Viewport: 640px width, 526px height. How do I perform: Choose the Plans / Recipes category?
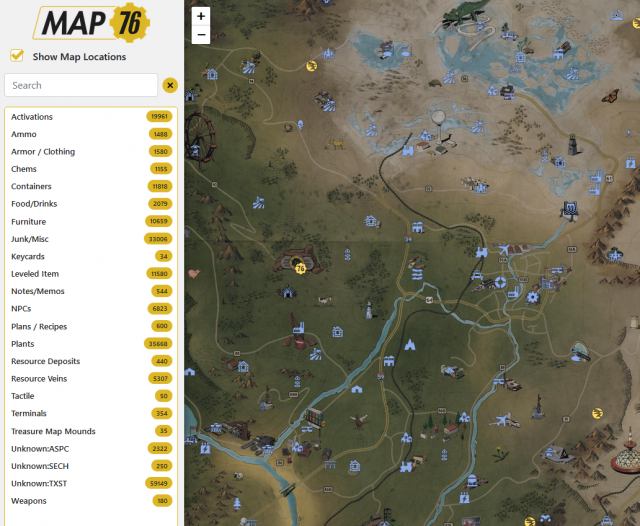point(39,326)
